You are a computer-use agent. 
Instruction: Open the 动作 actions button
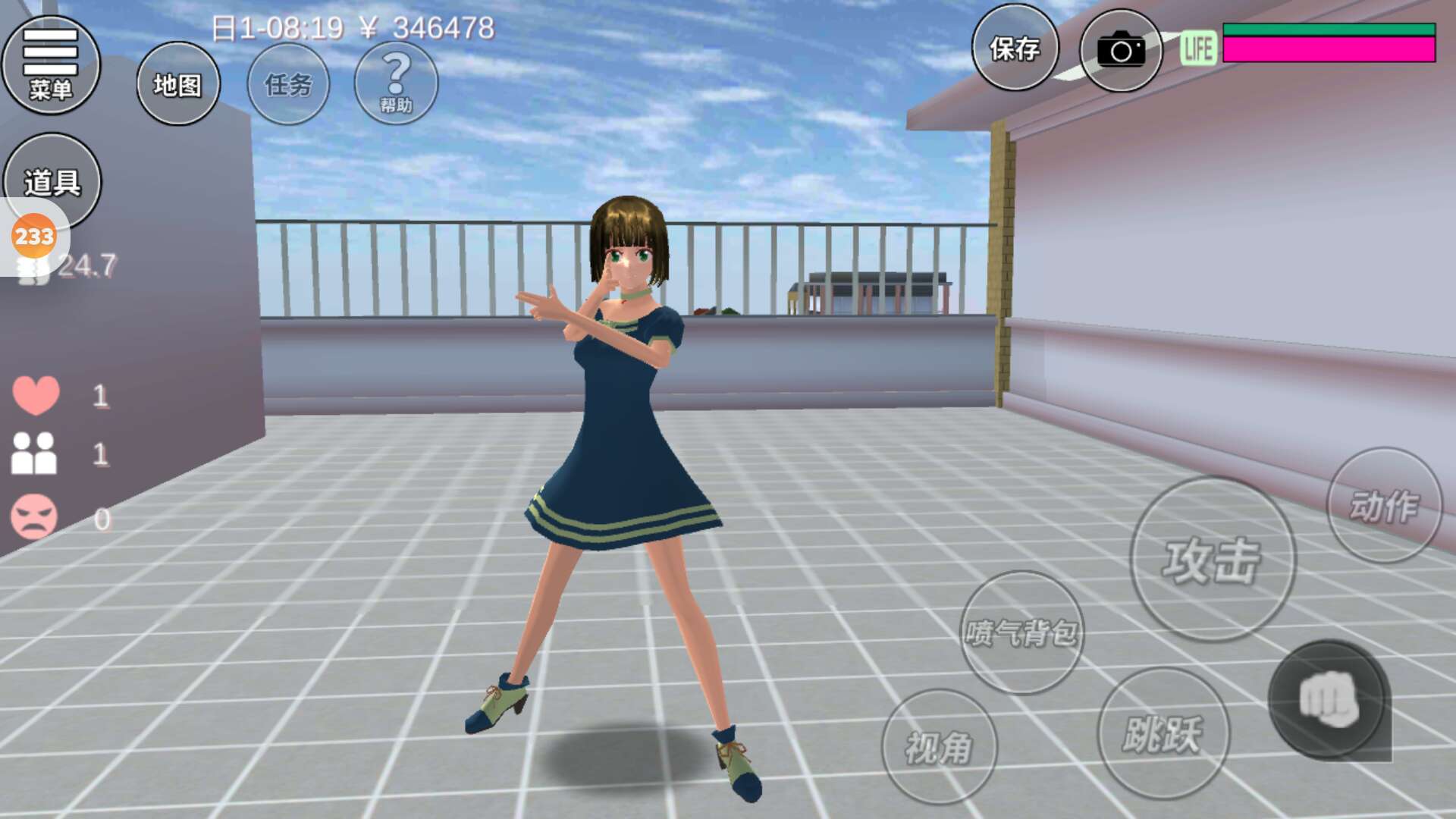click(x=1384, y=505)
